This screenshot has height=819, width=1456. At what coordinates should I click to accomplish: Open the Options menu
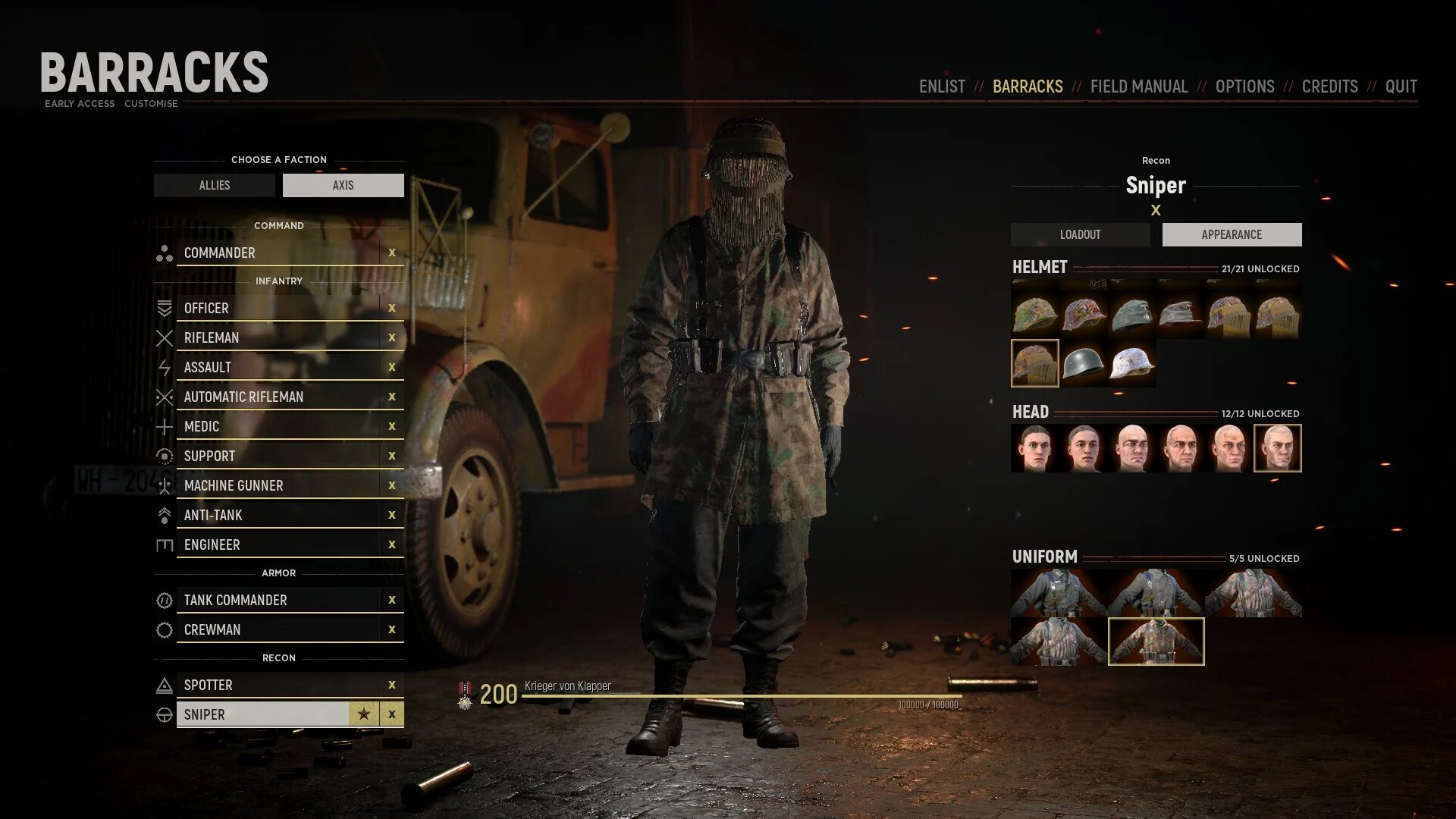coord(1244,86)
